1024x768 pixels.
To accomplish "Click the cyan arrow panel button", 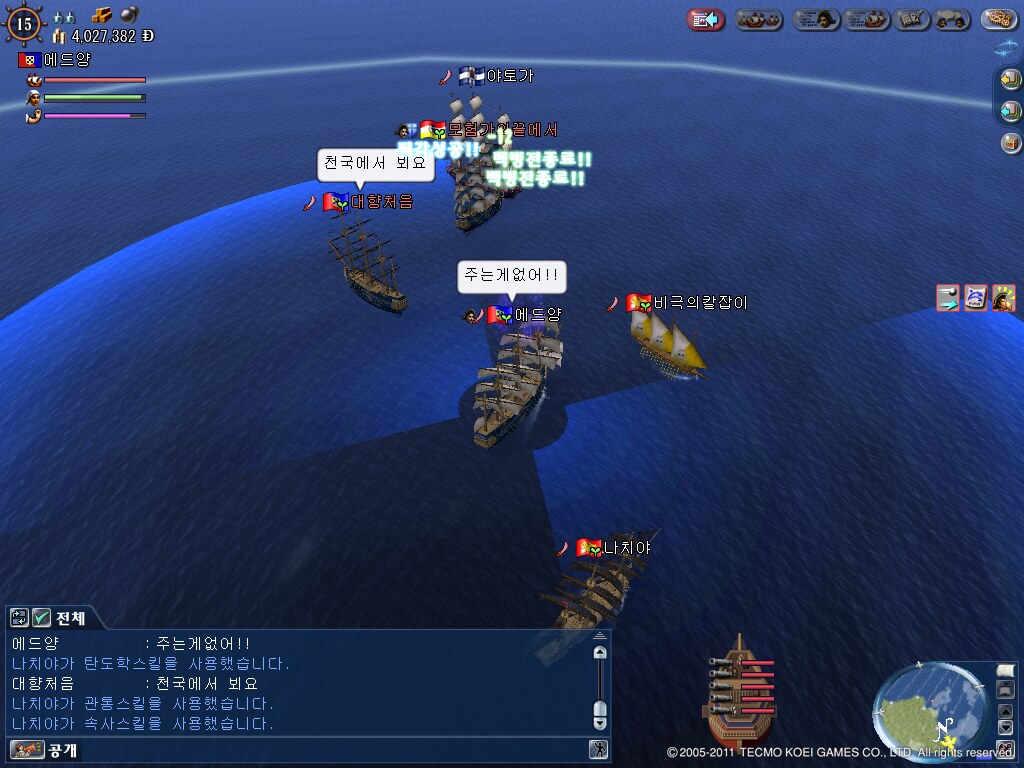I will 1010,110.
